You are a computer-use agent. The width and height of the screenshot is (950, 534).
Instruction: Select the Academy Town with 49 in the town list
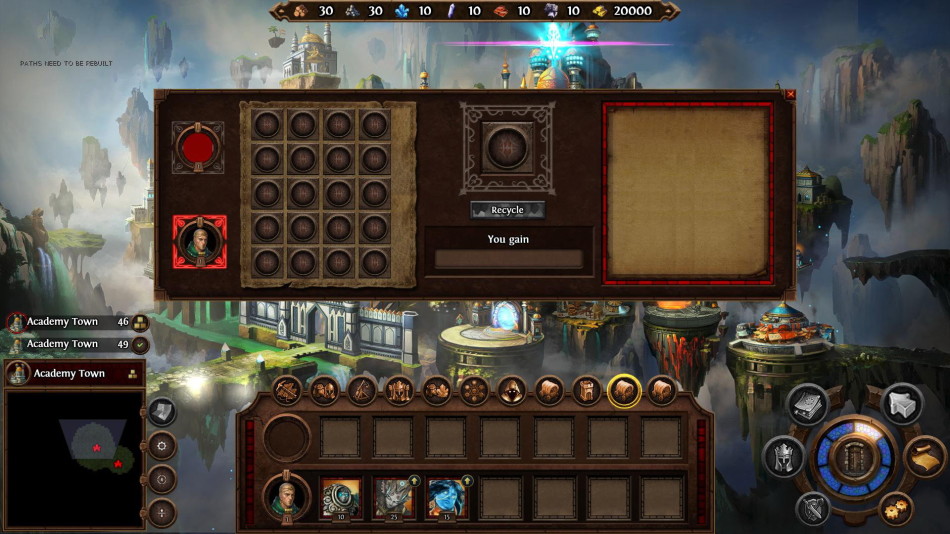click(x=63, y=344)
